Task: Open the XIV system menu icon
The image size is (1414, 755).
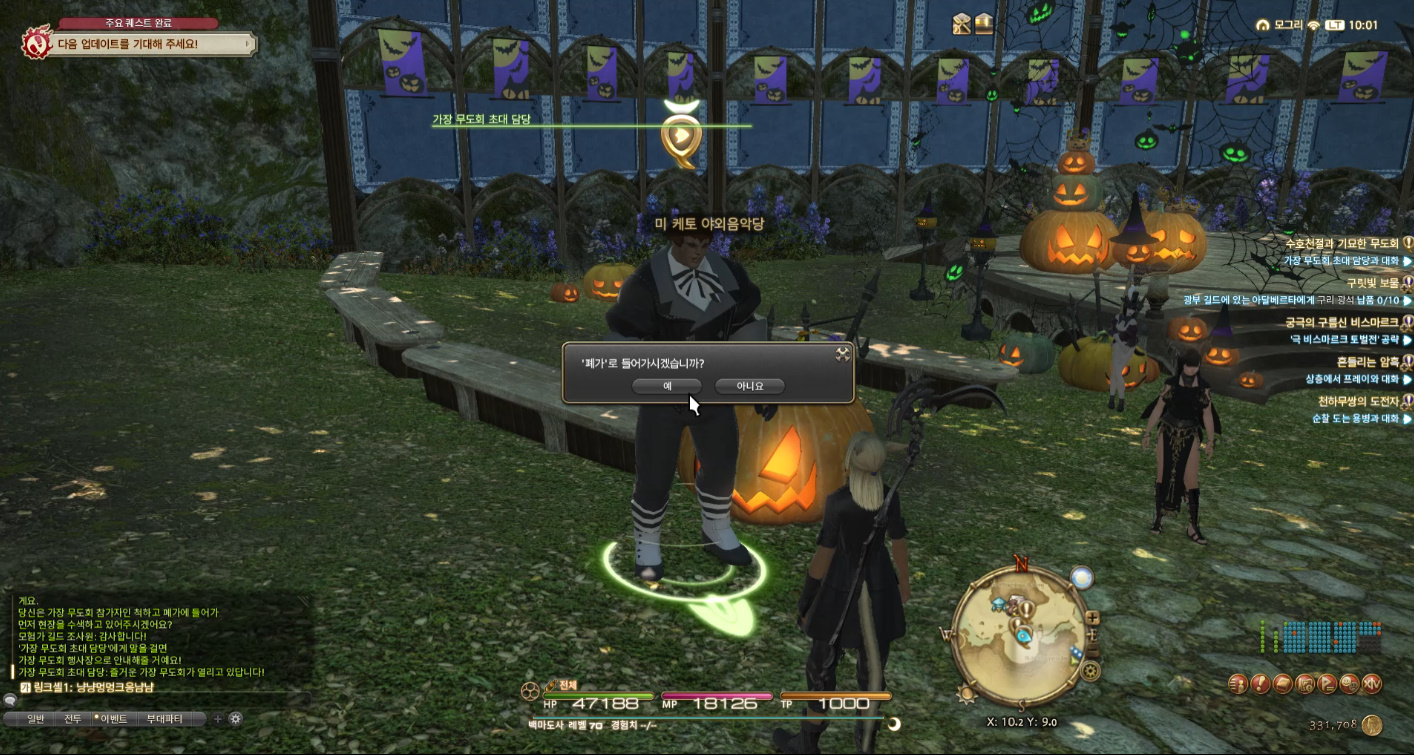Action: click(x=1371, y=684)
